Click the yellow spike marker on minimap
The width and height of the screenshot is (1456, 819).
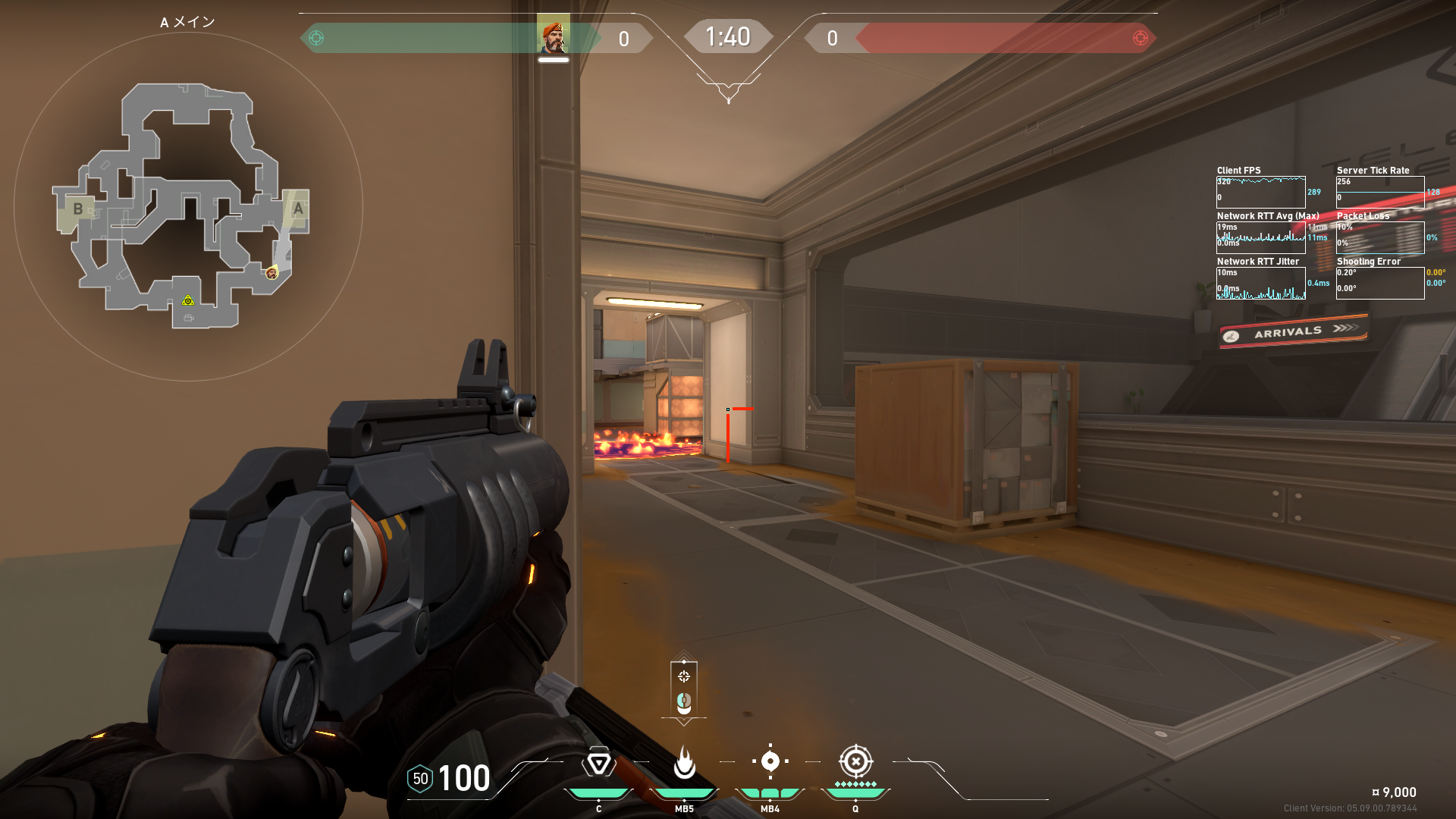tap(188, 301)
